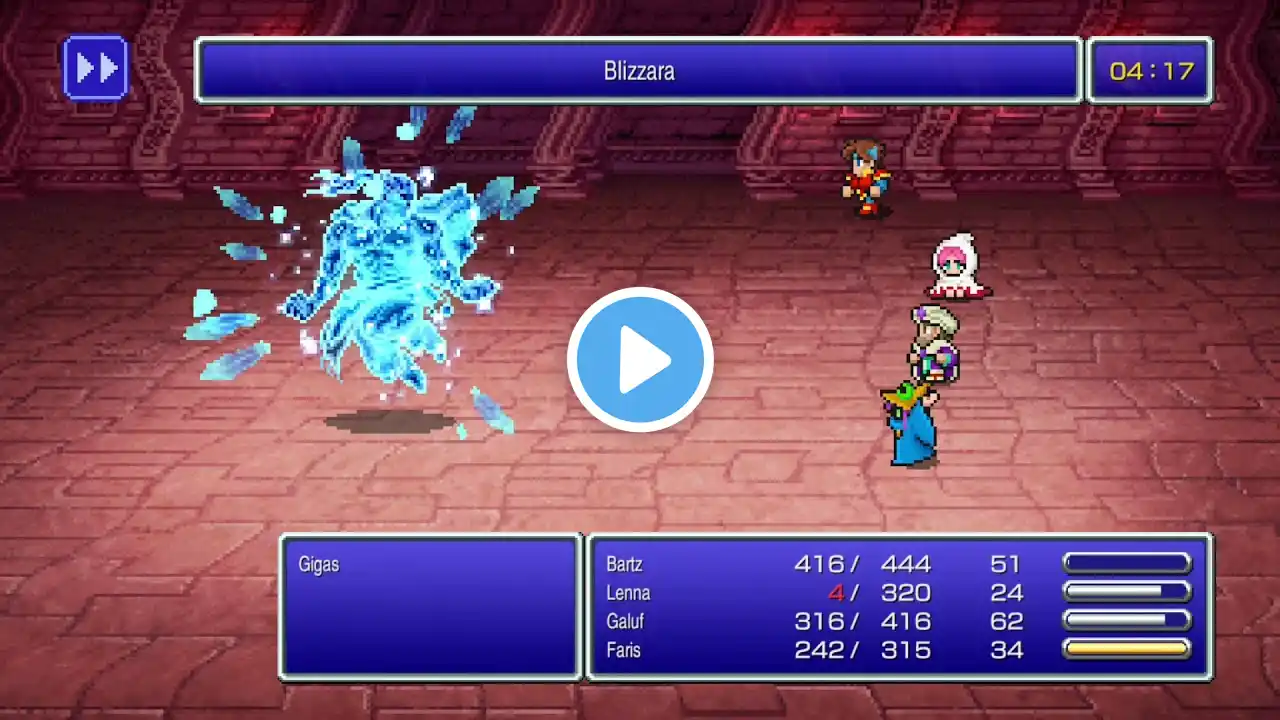This screenshot has height=720, width=1280.
Task: Toggle the fast-forward battle speed button
Action: coord(95,68)
